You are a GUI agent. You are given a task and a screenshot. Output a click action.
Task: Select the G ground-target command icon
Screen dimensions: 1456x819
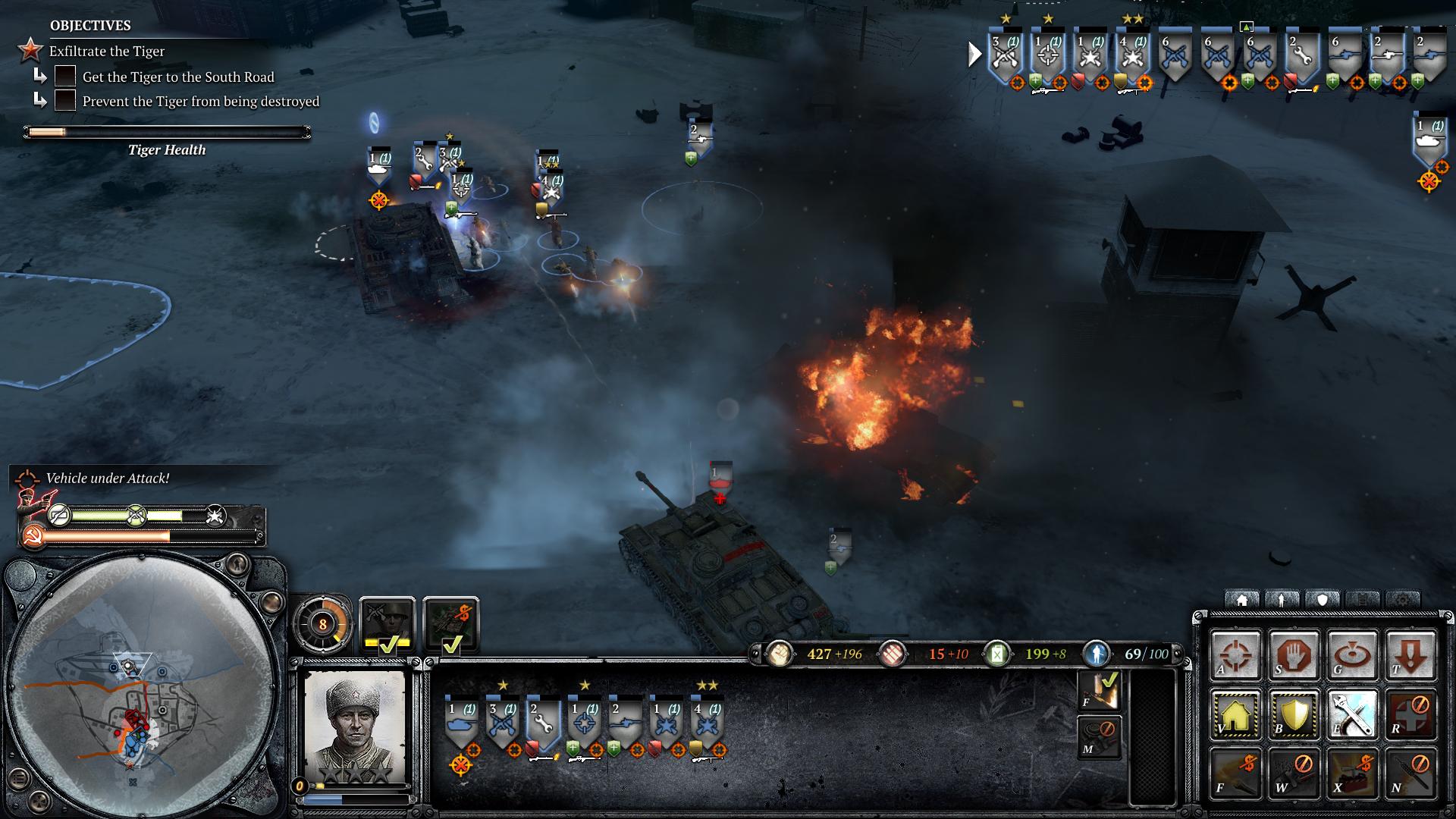1352,654
